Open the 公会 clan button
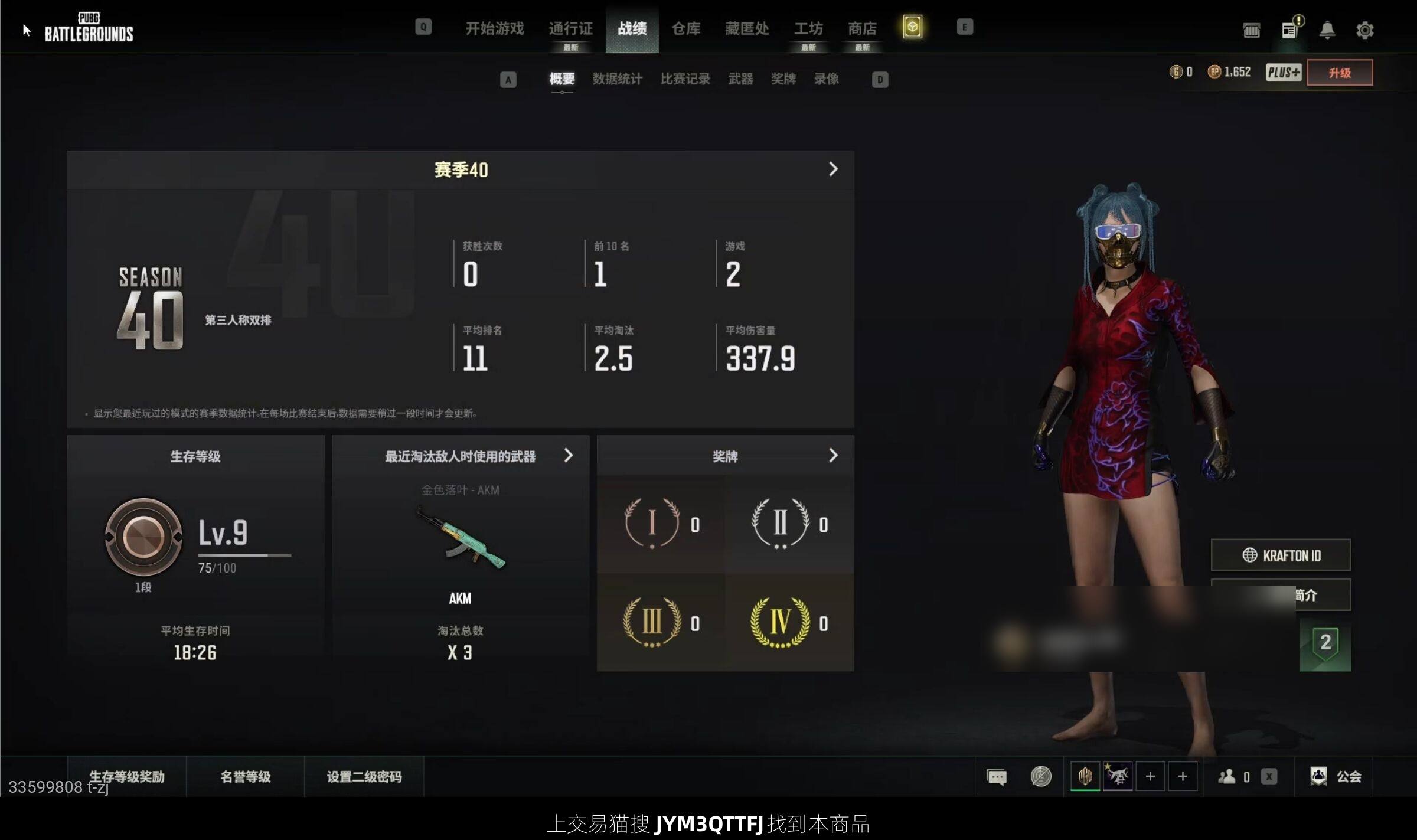 click(x=1336, y=776)
